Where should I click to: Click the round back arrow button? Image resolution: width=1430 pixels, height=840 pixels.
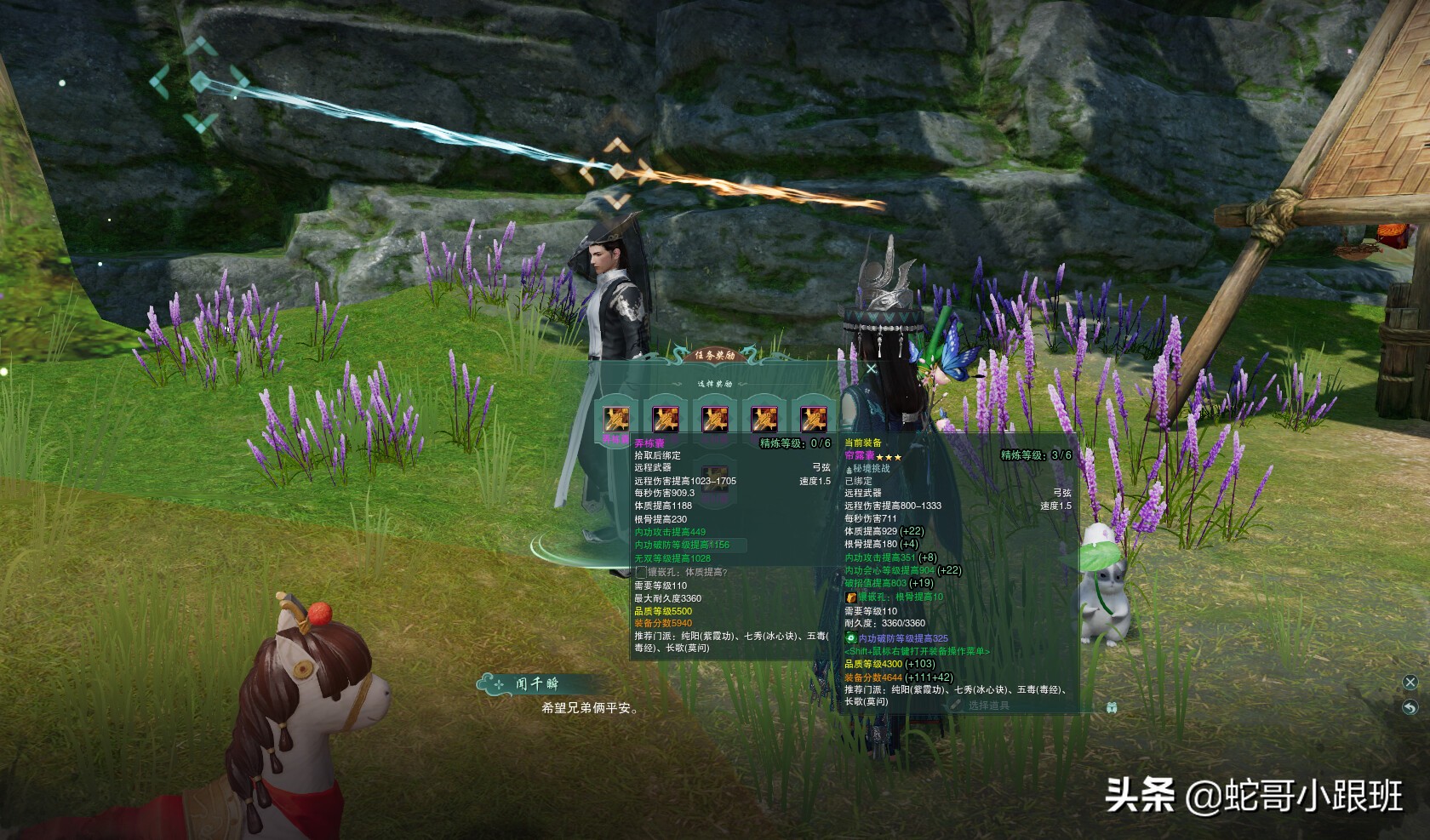1410,707
